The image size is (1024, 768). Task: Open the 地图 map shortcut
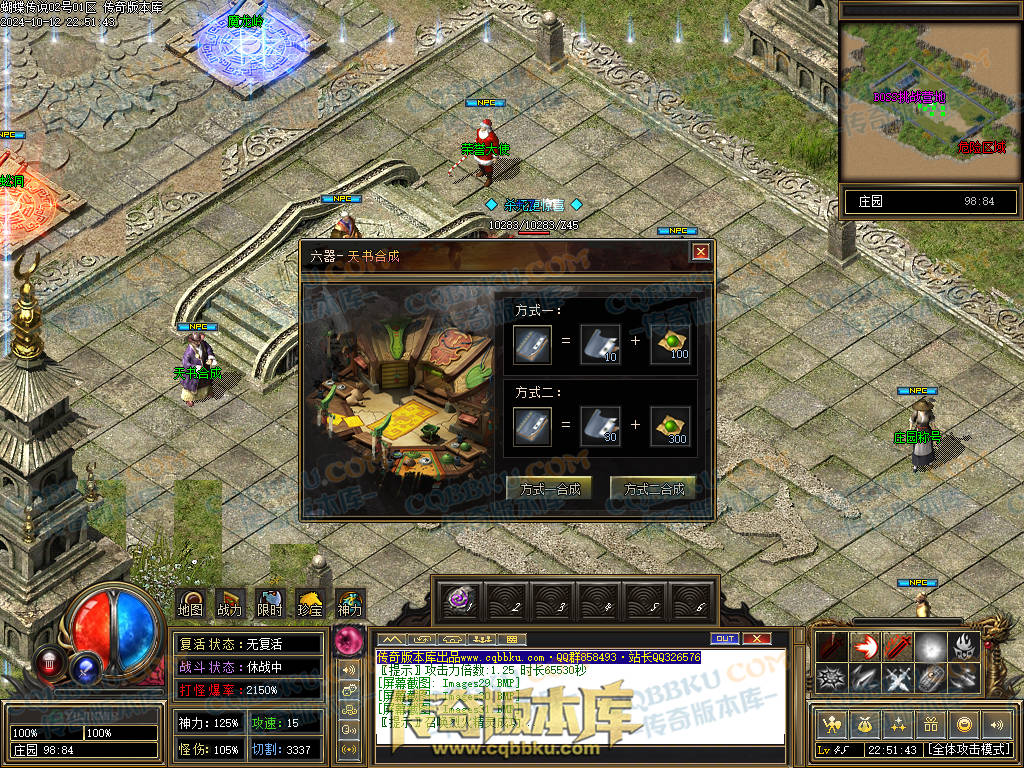pos(190,603)
